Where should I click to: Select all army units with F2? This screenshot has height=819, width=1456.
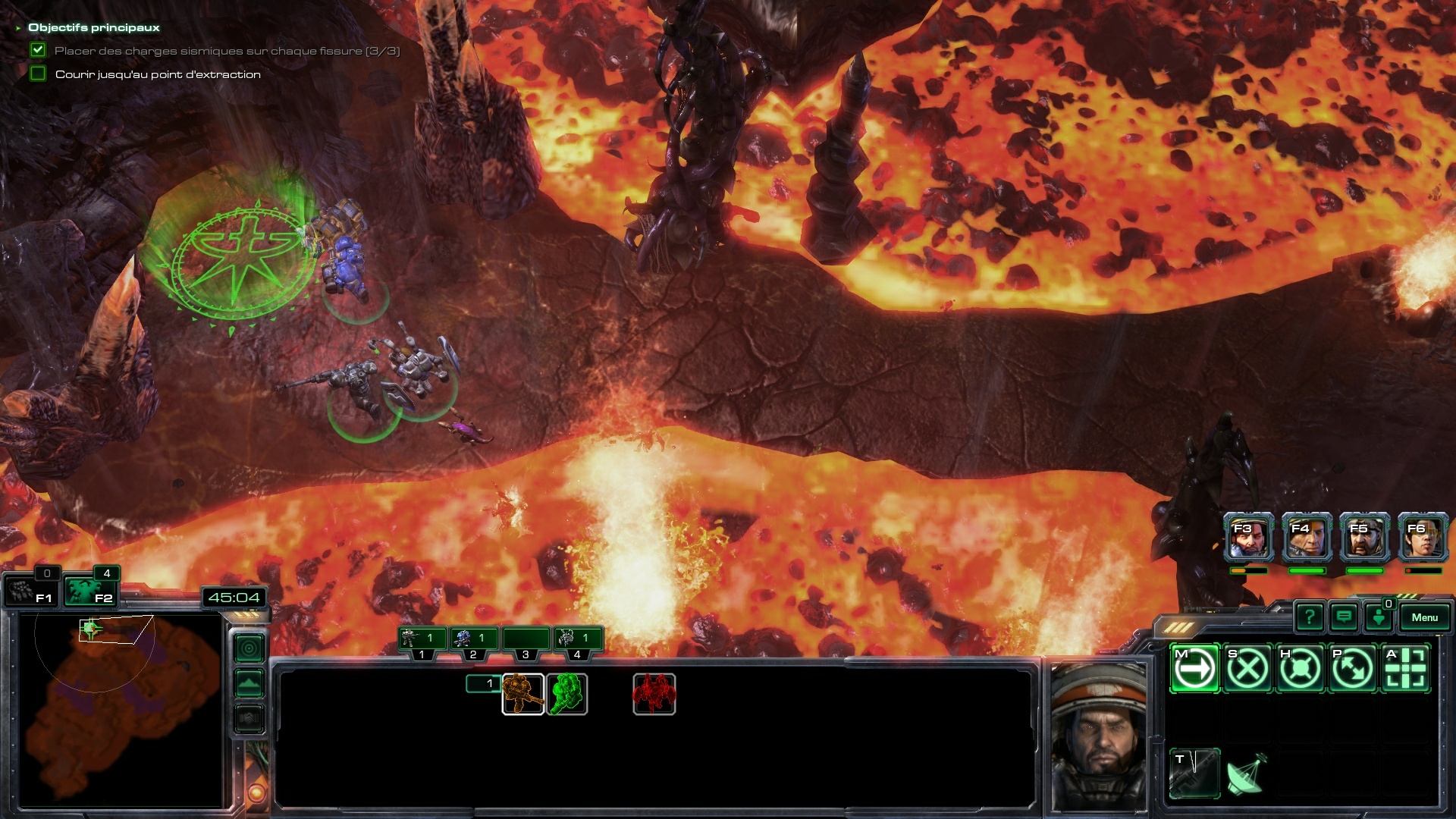(x=89, y=591)
